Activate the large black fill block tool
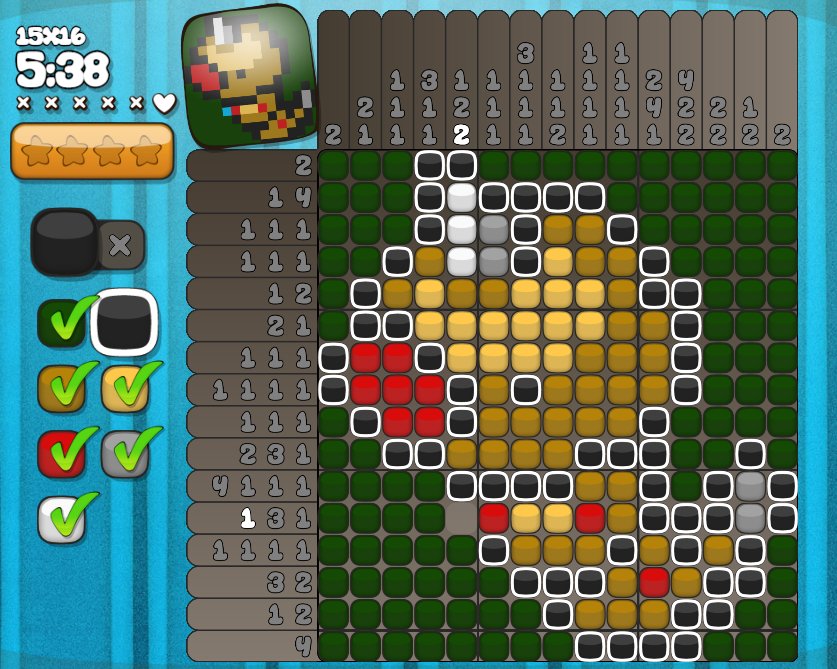 pyautogui.click(x=64, y=242)
